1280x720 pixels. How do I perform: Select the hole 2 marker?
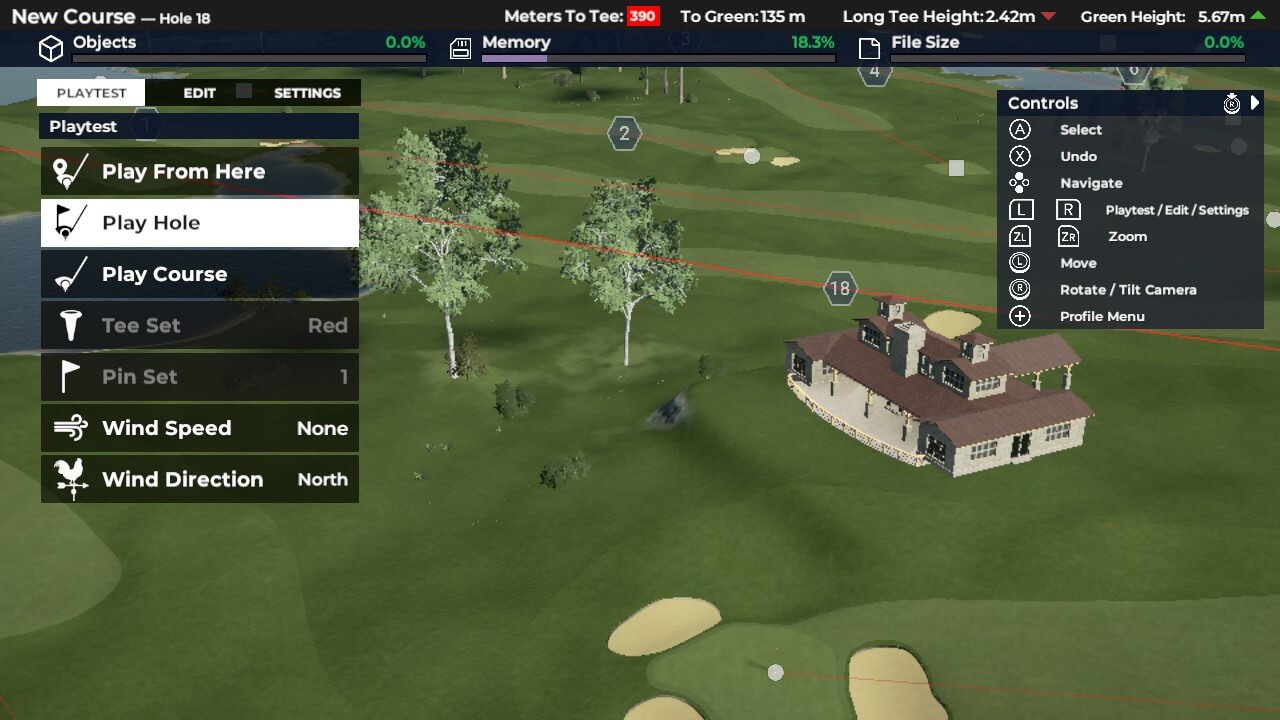point(624,133)
